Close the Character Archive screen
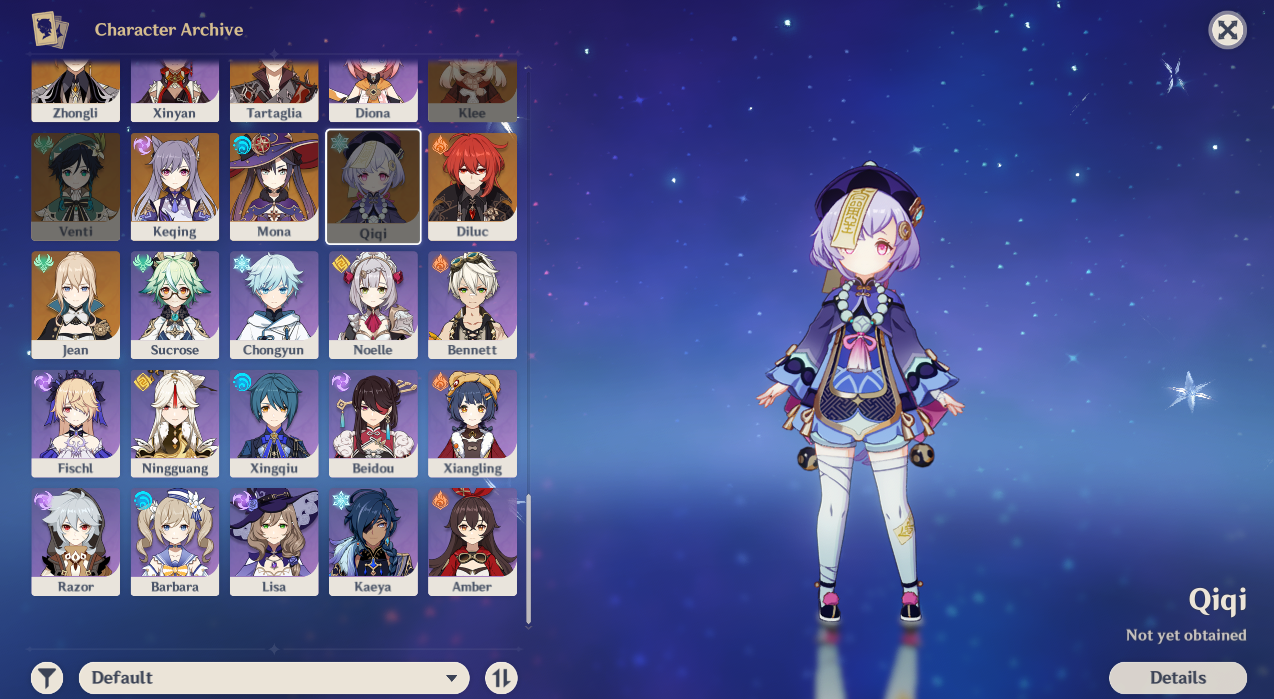Screen dimensions: 1274x699 point(1227,31)
